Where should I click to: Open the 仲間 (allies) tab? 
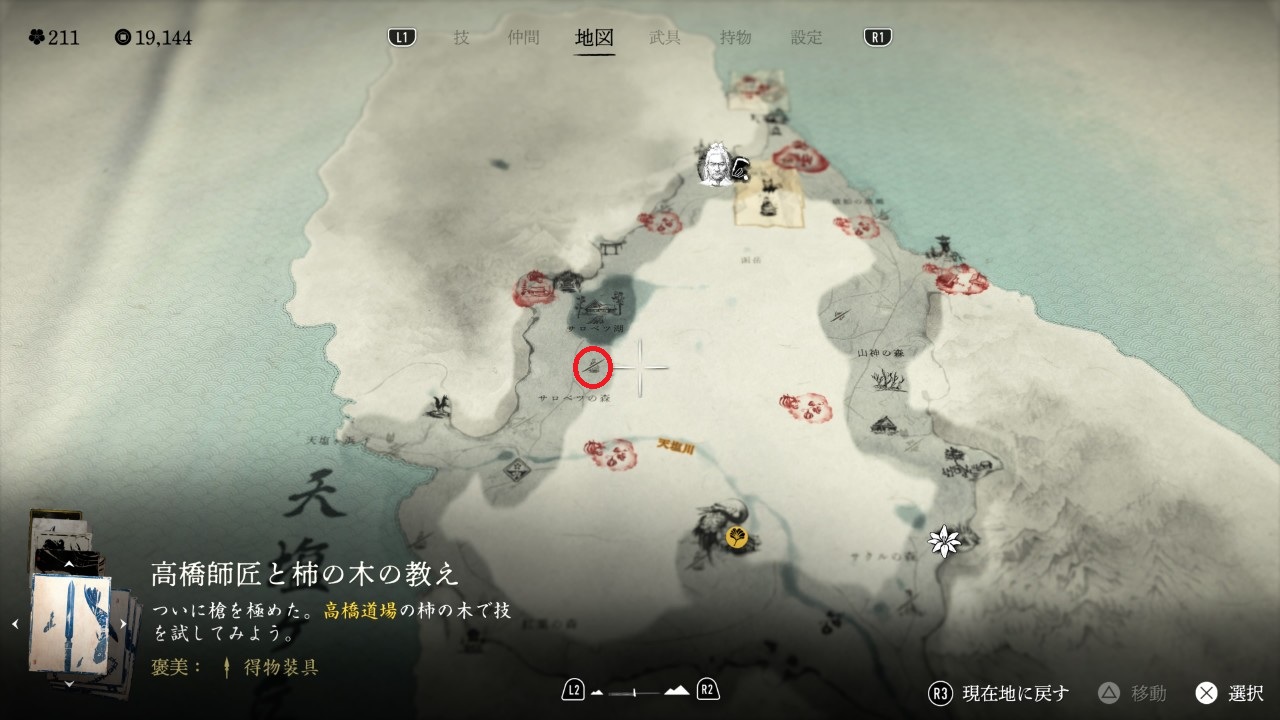point(523,38)
